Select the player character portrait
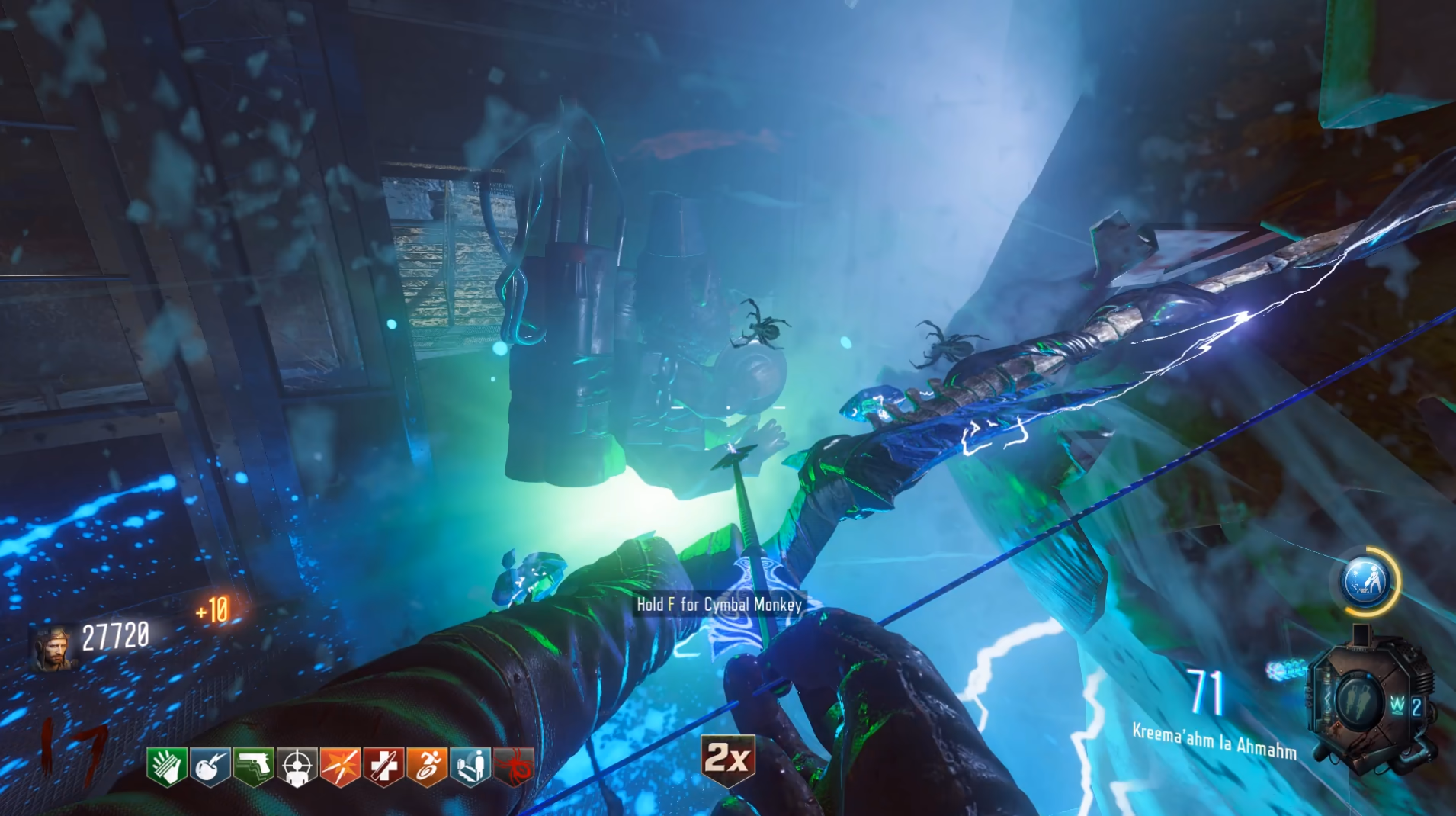The width and height of the screenshot is (1456, 816). 53,647
